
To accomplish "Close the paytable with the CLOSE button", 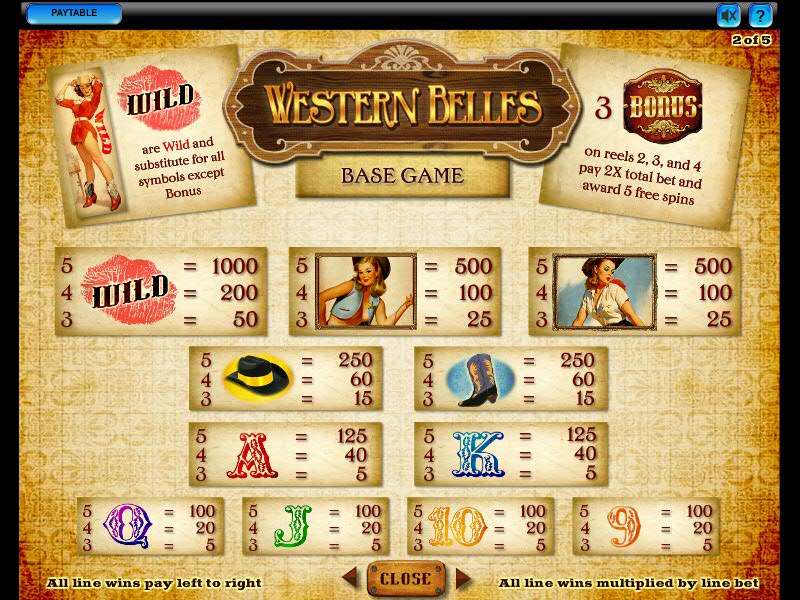I will (x=406, y=578).
